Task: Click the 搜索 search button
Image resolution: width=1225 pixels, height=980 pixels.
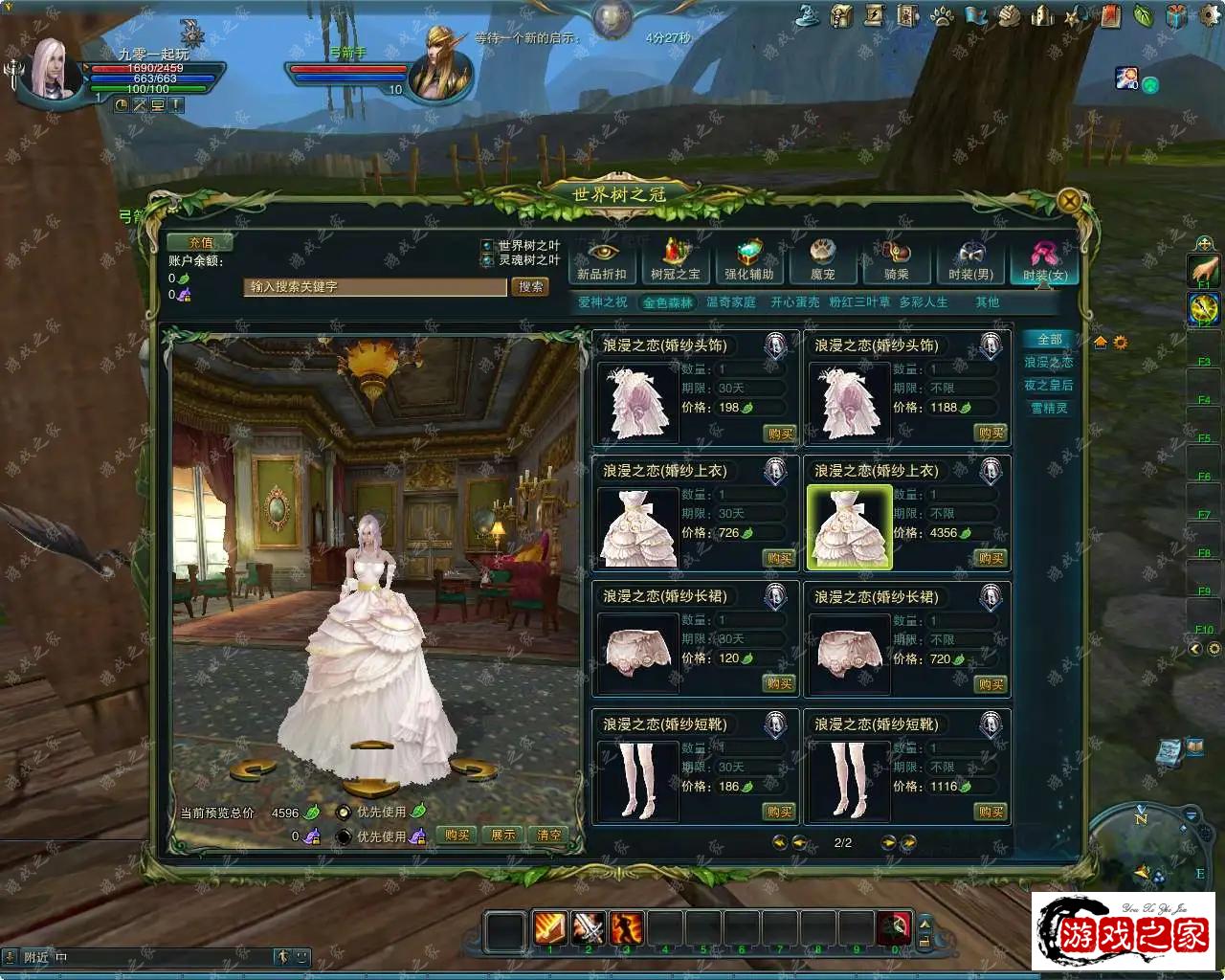Action: point(530,287)
